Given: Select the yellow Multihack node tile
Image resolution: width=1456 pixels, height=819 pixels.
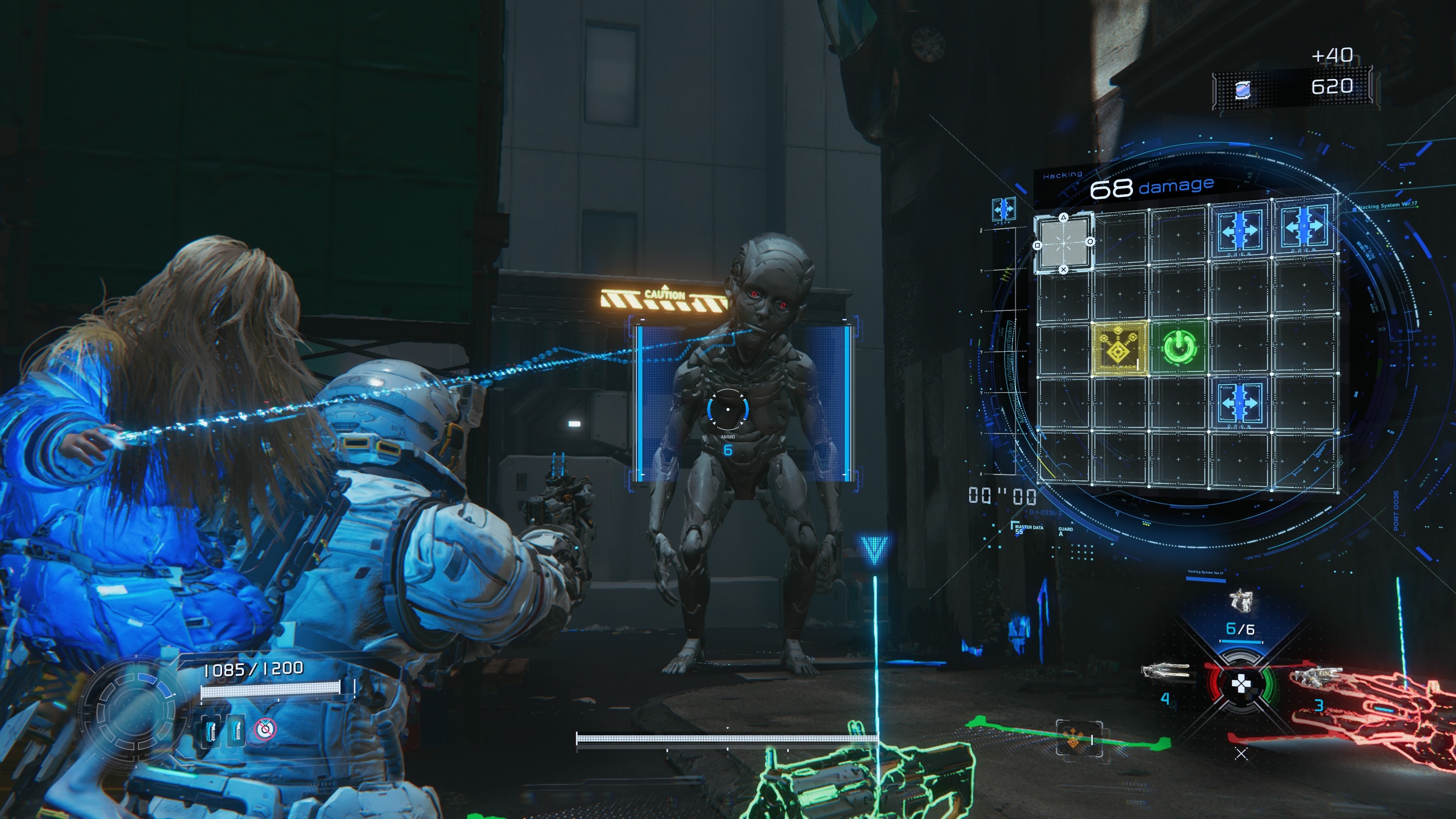Looking at the screenshot, I should [1119, 347].
